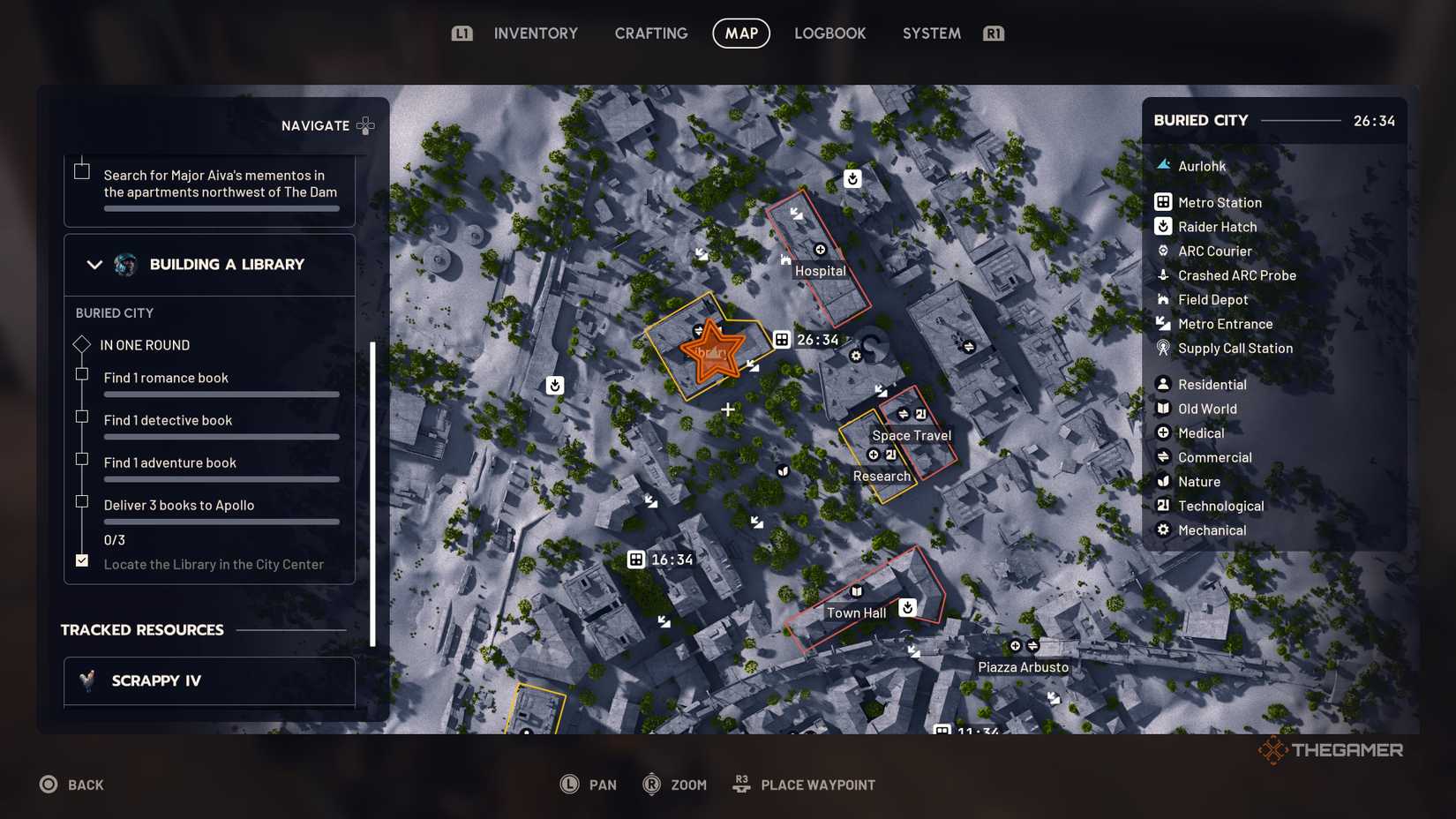Select the Crashed ARC Probe legend icon
This screenshot has height=819, width=1456.
coord(1164,275)
